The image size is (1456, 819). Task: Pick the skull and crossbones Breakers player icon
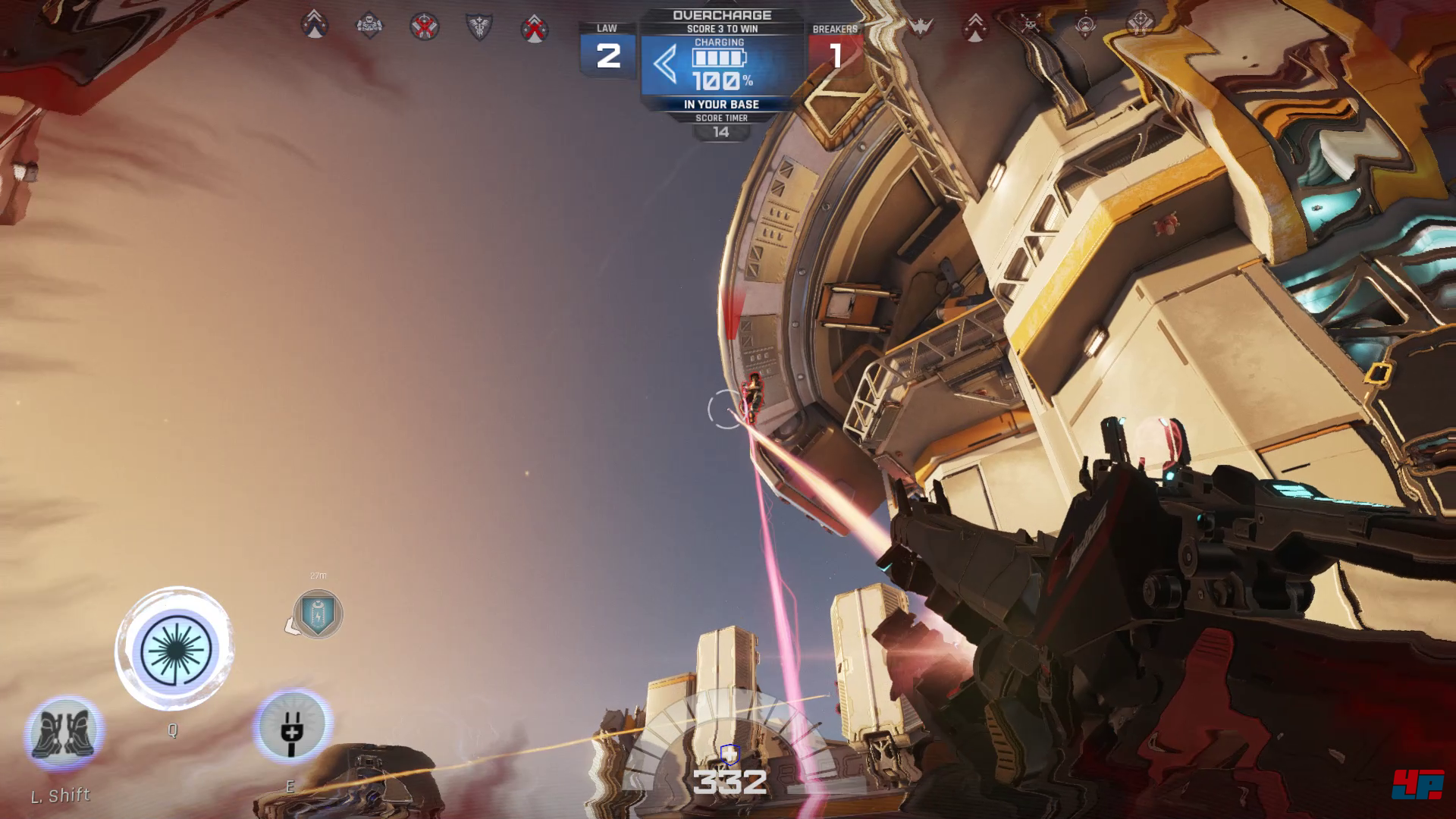pos(1030,25)
